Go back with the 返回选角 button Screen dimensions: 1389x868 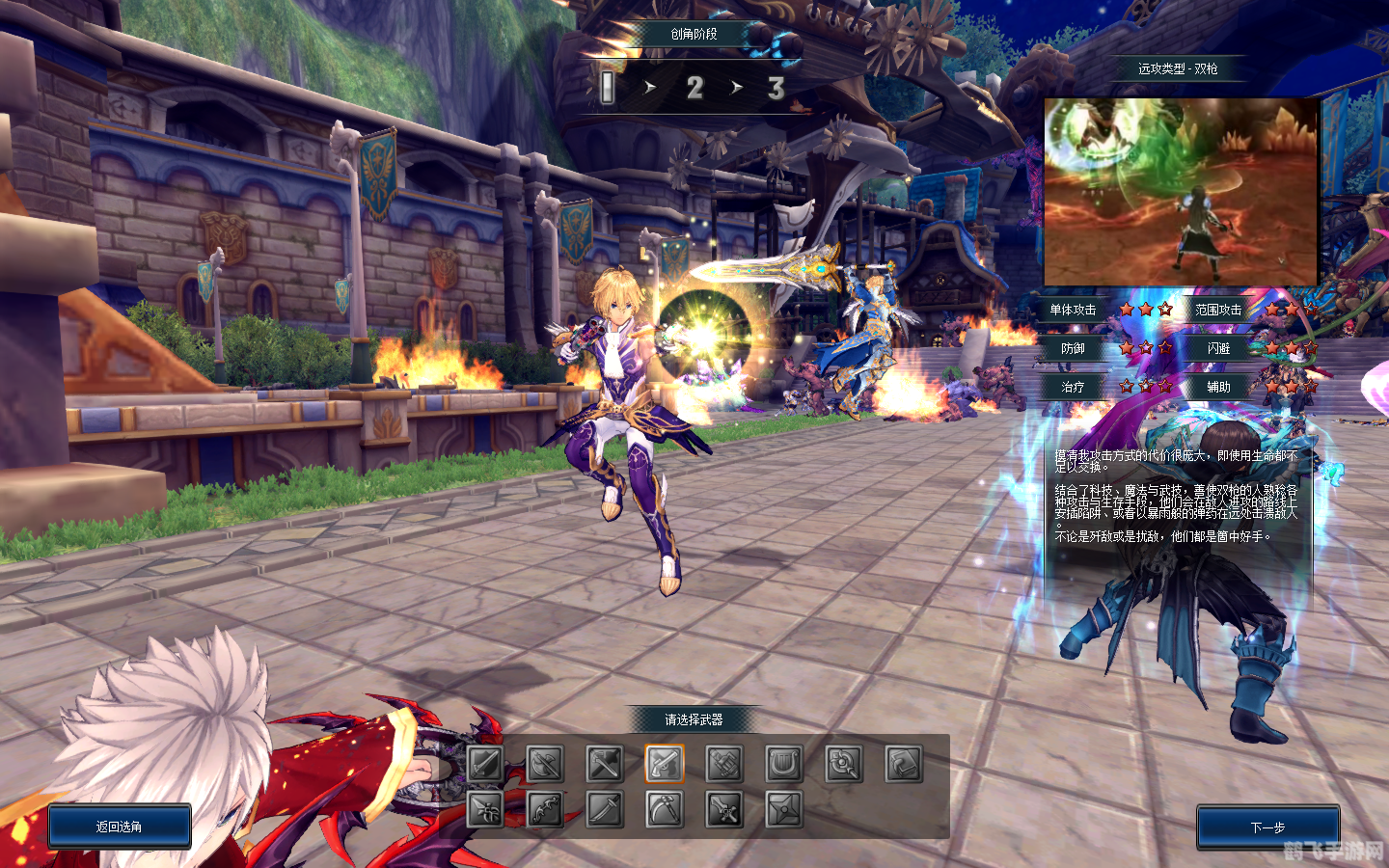(120, 827)
